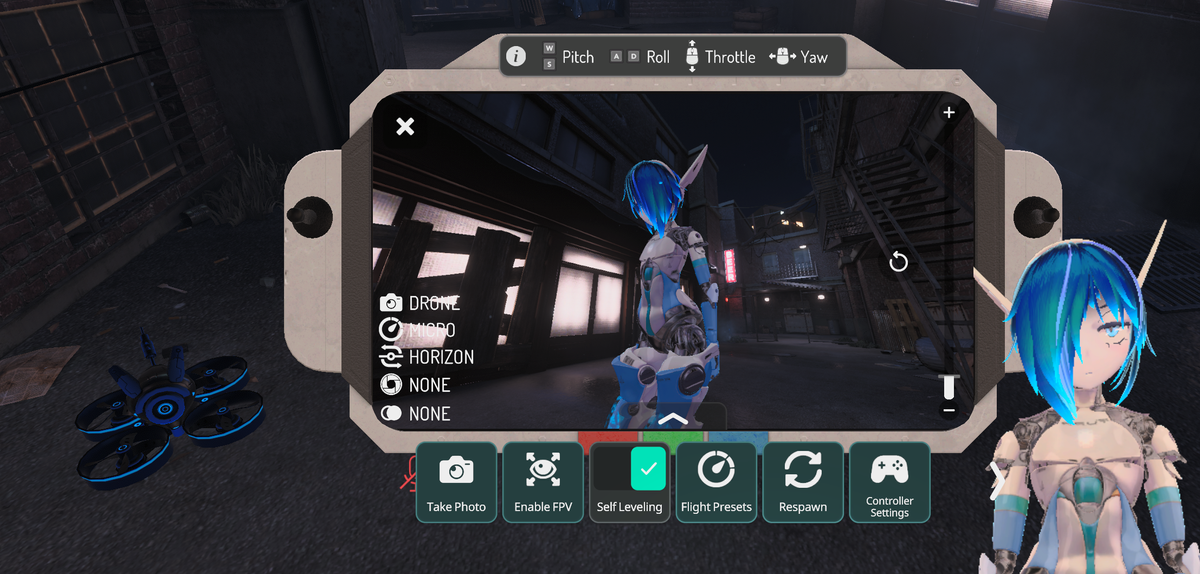Reset the camera with the circular arrow

(x=898, y=262)
